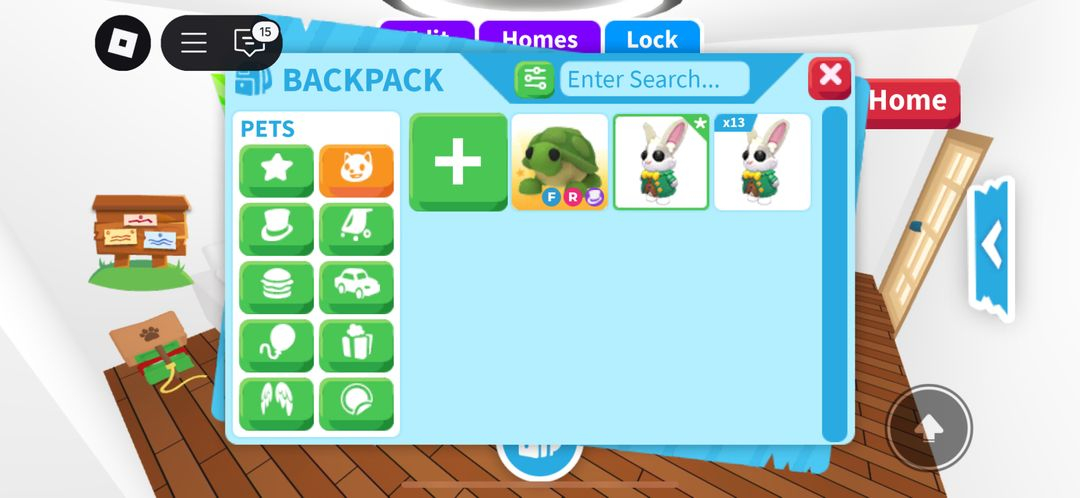Close the Backpack window
The height and width of the screenshot is (498, 1080).
click(x=829, y=78)
